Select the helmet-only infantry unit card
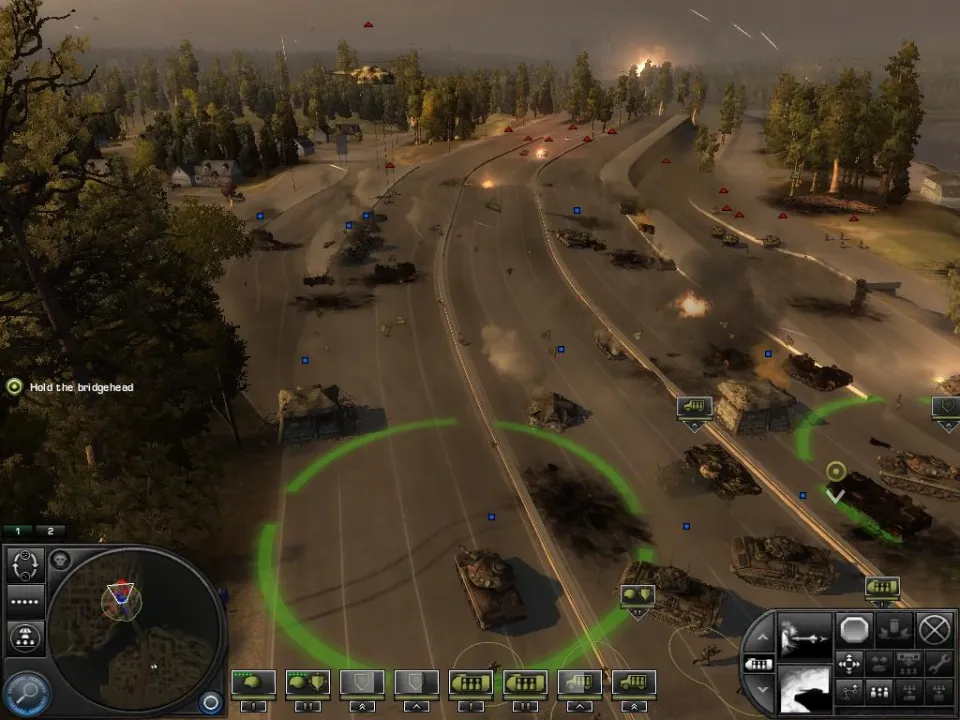Image resolution: width=960 pixels, height=720 pixels. (x=252, y=683)
